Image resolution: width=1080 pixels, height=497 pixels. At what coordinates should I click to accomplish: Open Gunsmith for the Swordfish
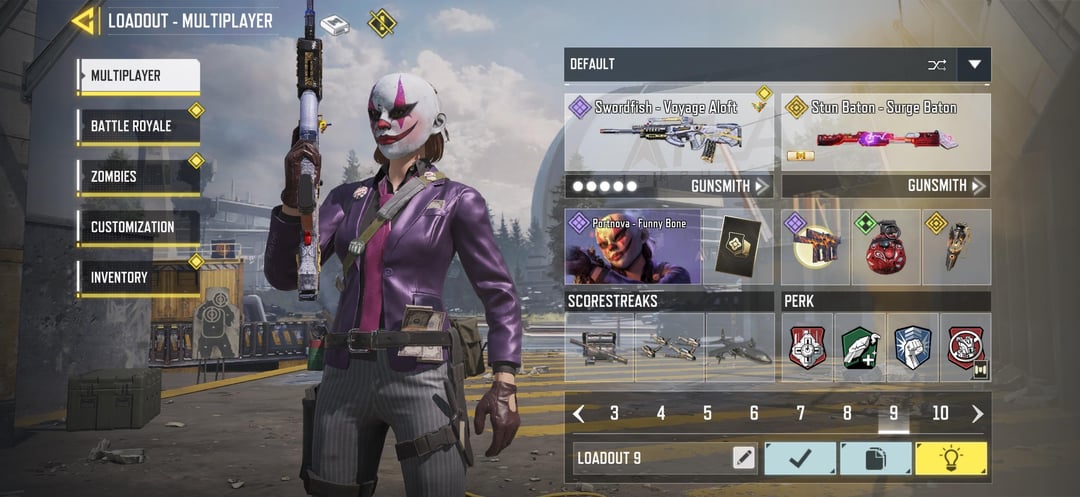point(729,186)
